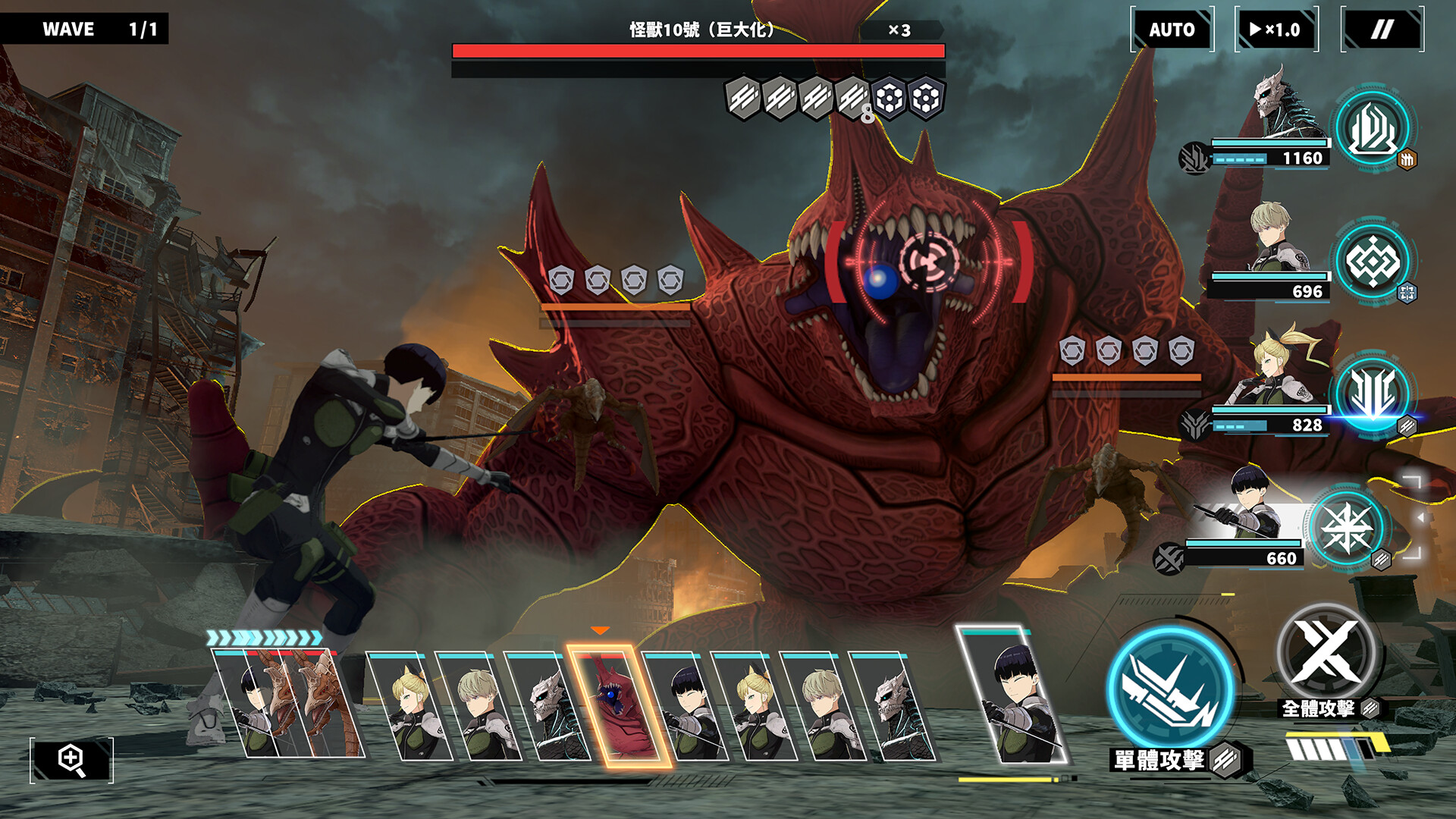Select the highlighted red kaiju turn card
The width and height of the screenshot is (1456, 819).
click(619, 705)
